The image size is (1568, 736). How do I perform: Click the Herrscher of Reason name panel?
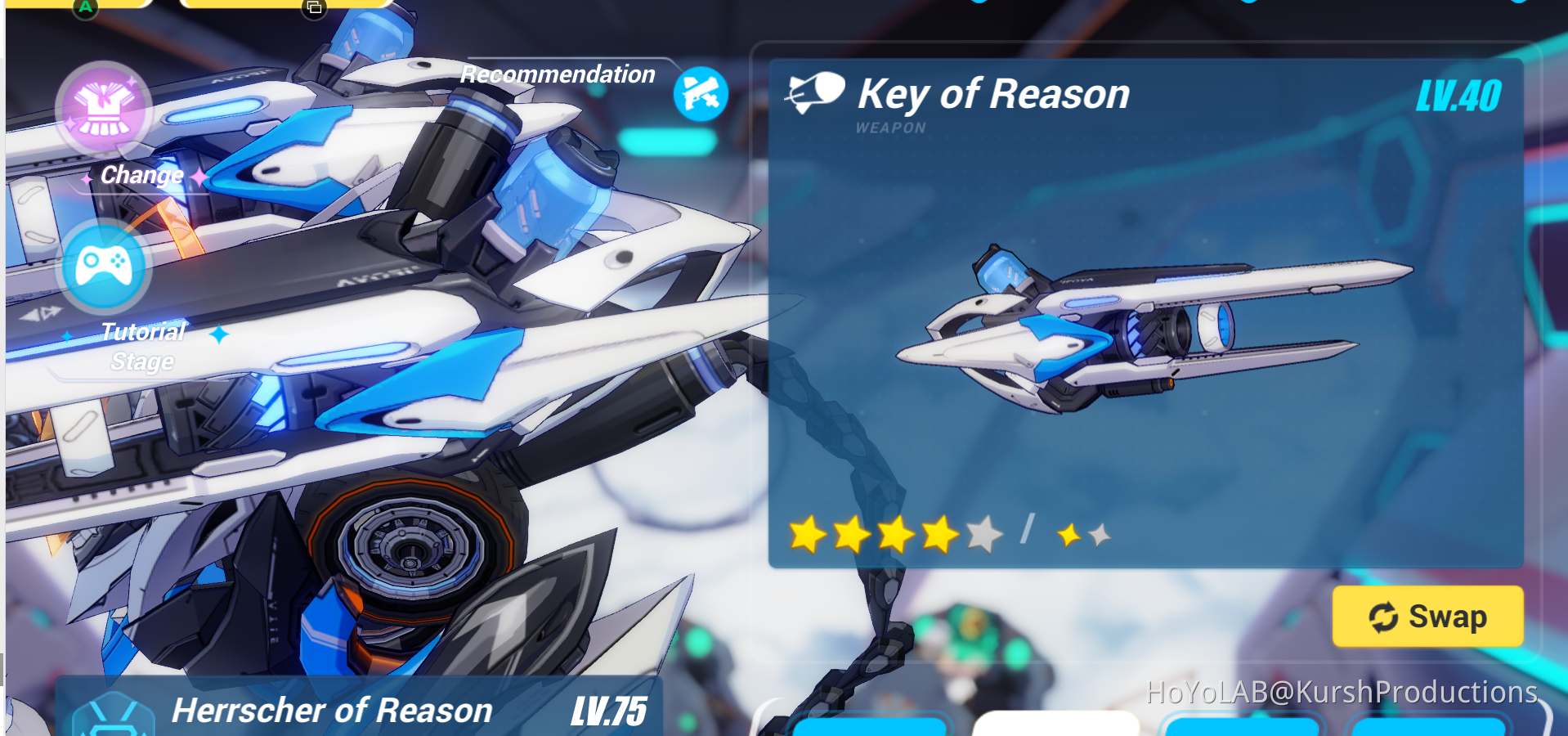(x=331, y=709)
